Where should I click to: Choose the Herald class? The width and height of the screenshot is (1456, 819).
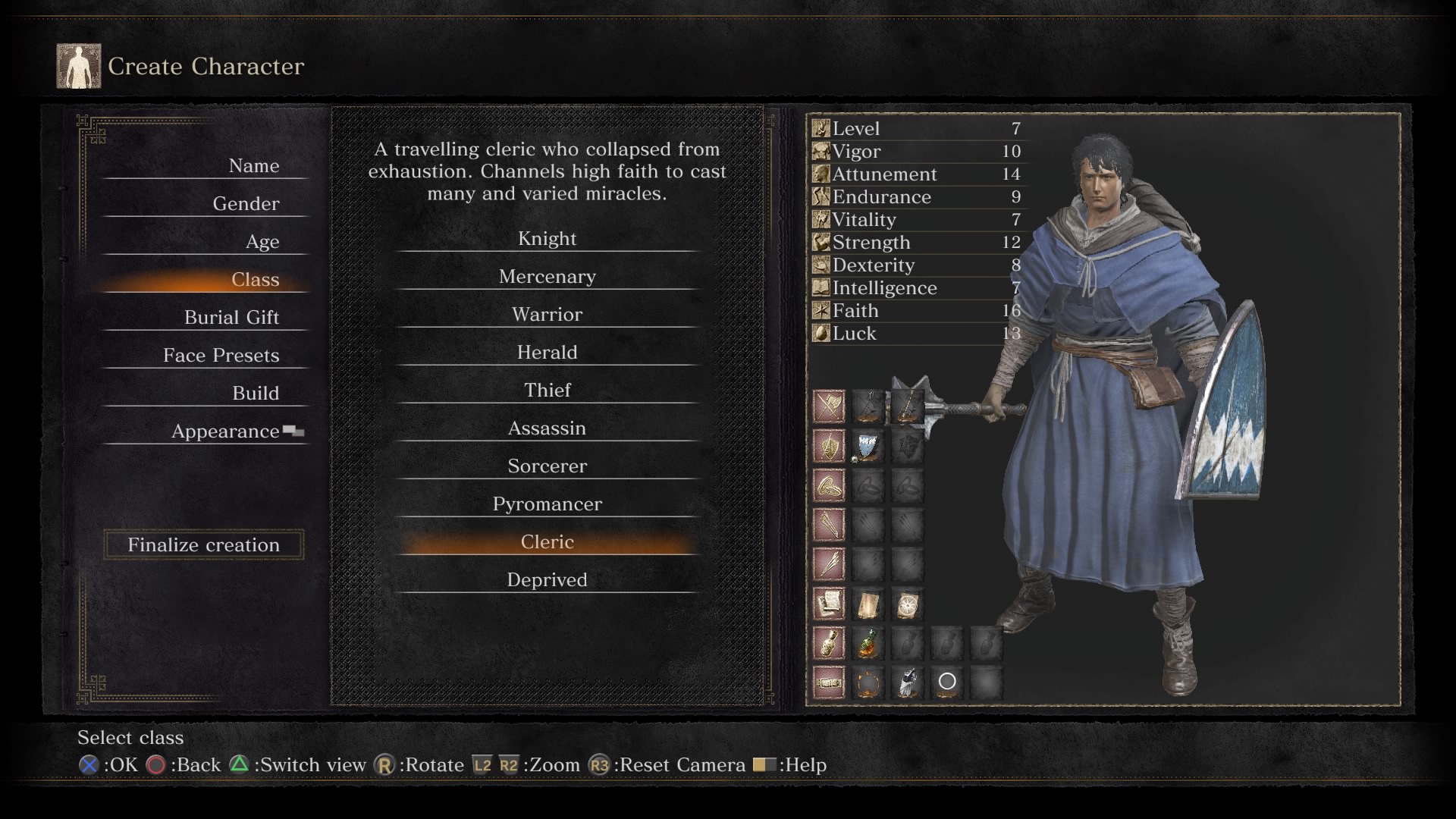[x=547, y=353]
